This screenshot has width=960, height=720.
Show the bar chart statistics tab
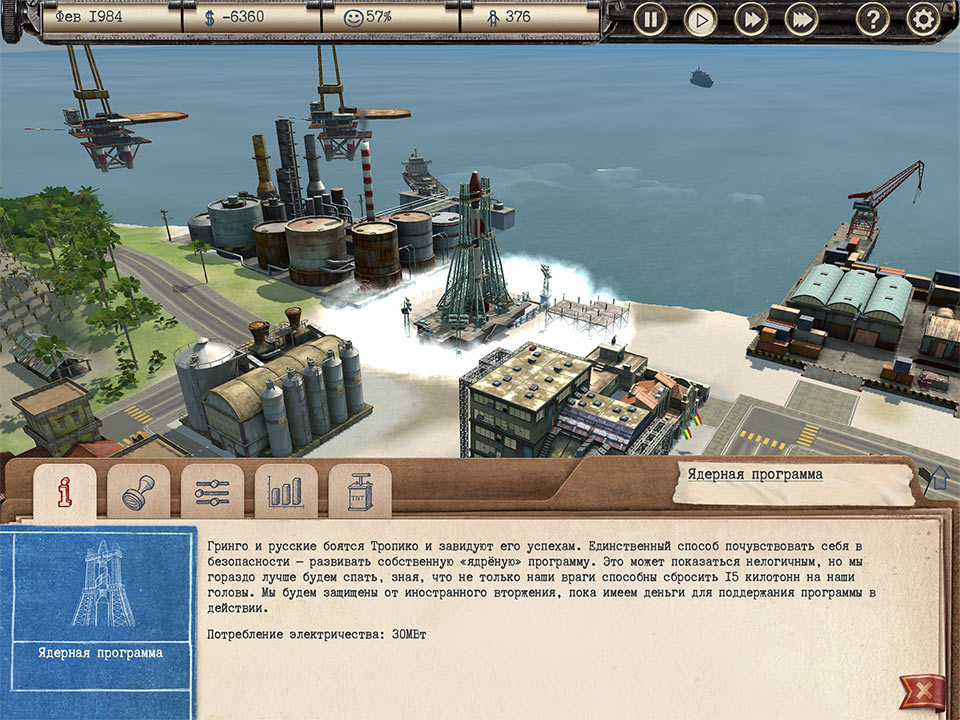286,492
